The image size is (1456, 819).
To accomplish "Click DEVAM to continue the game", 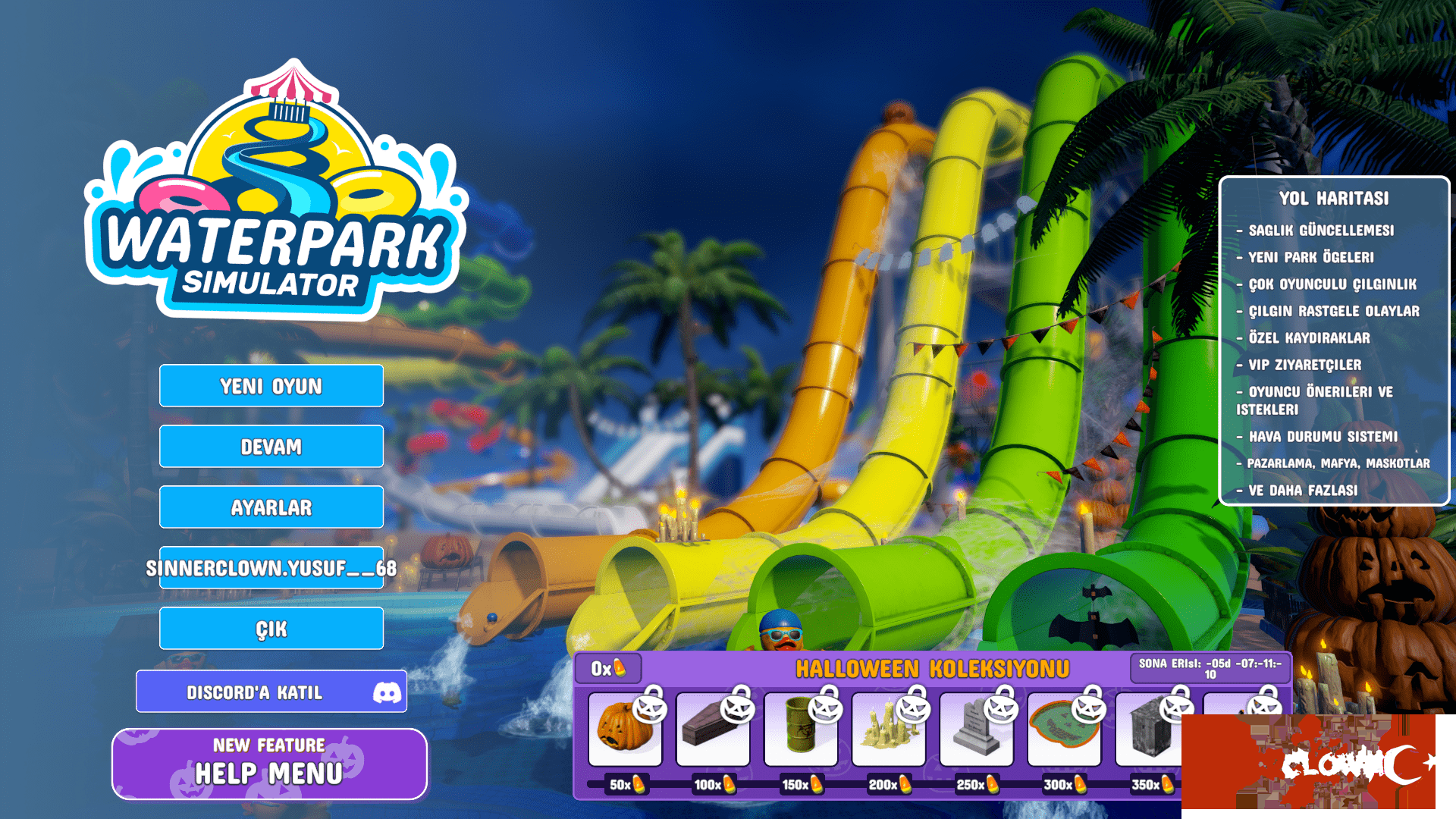I will 271,447.
